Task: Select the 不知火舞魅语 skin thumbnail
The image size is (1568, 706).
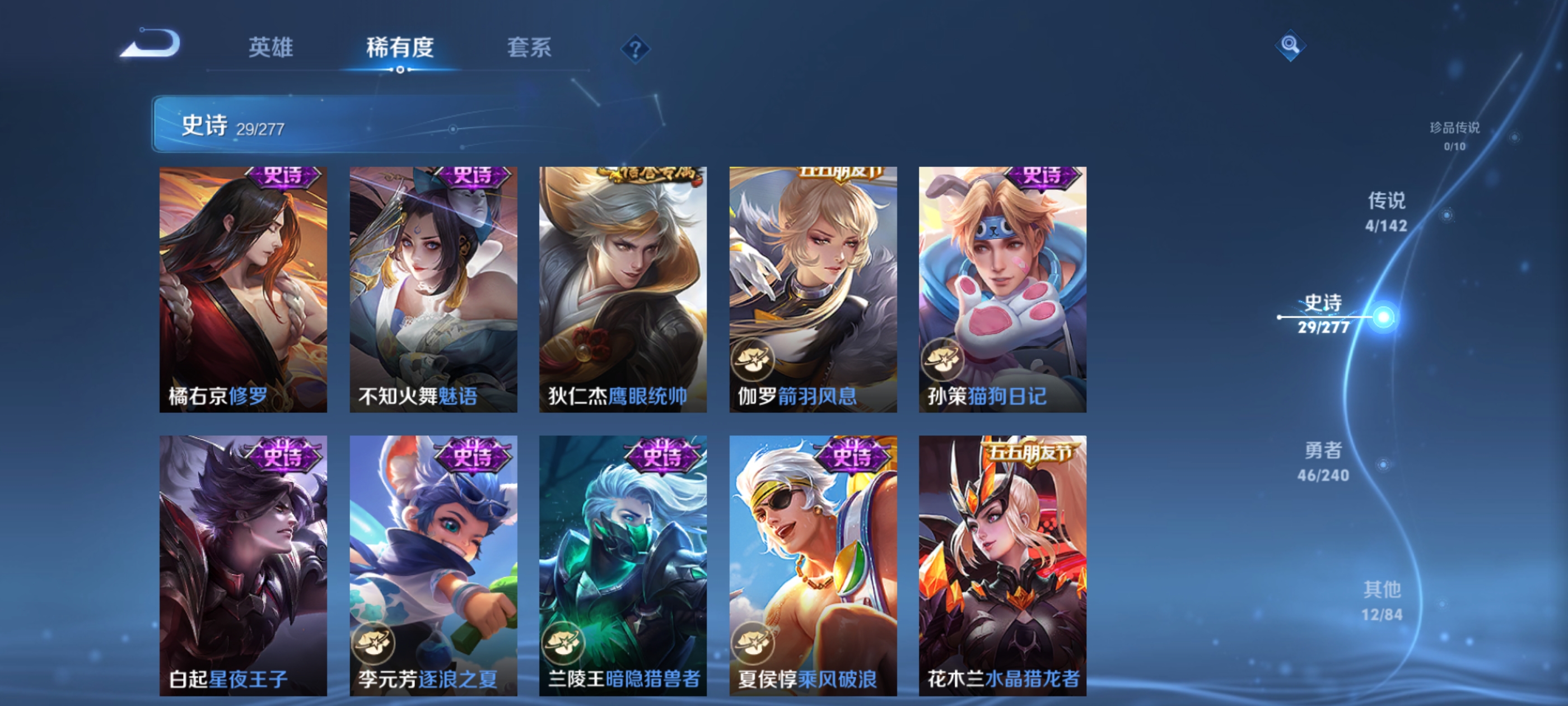Action: [433, 286]
